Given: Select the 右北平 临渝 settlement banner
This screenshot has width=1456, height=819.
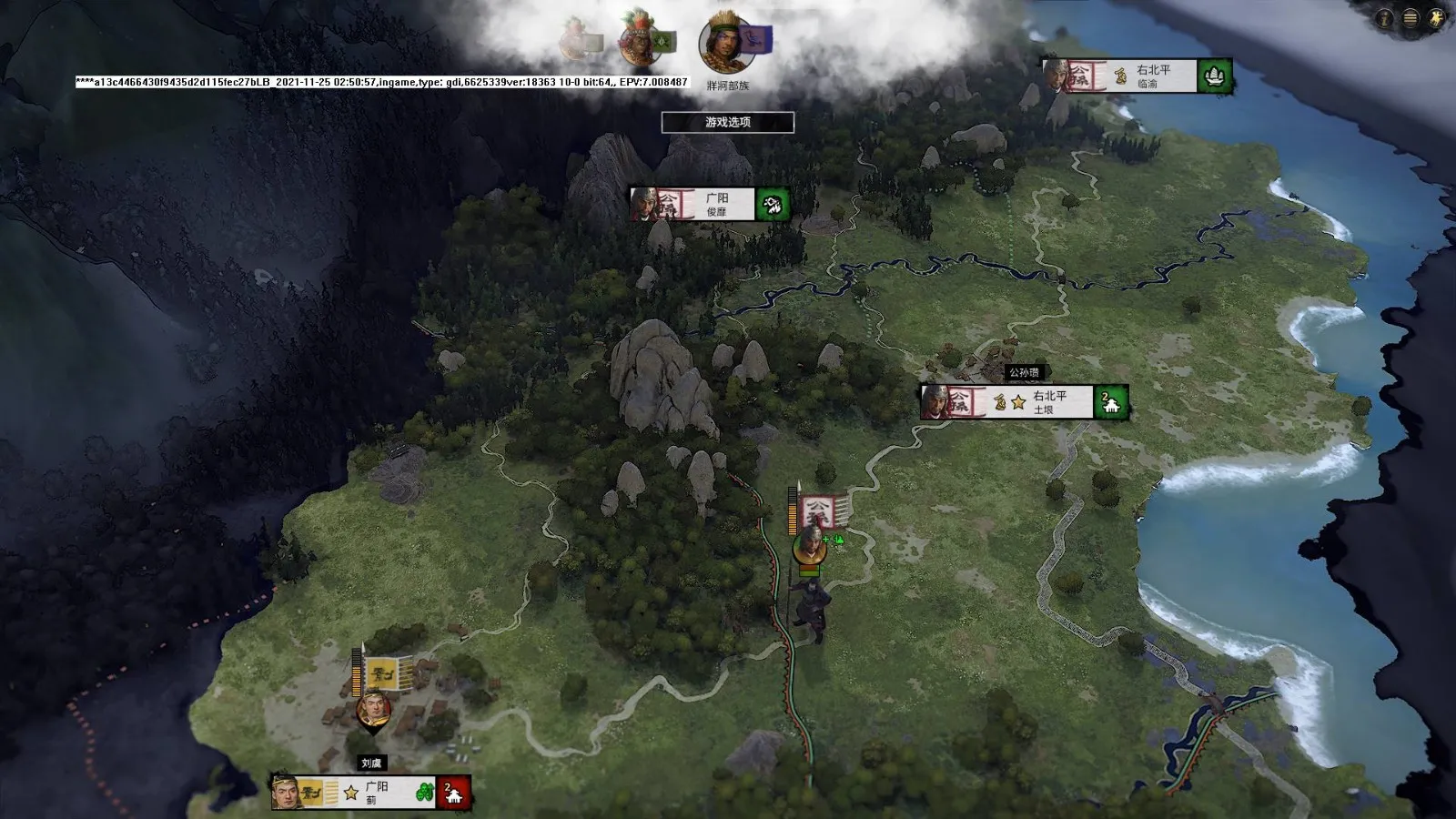Looking at the screenshot, I should [x=1137, y=76].
